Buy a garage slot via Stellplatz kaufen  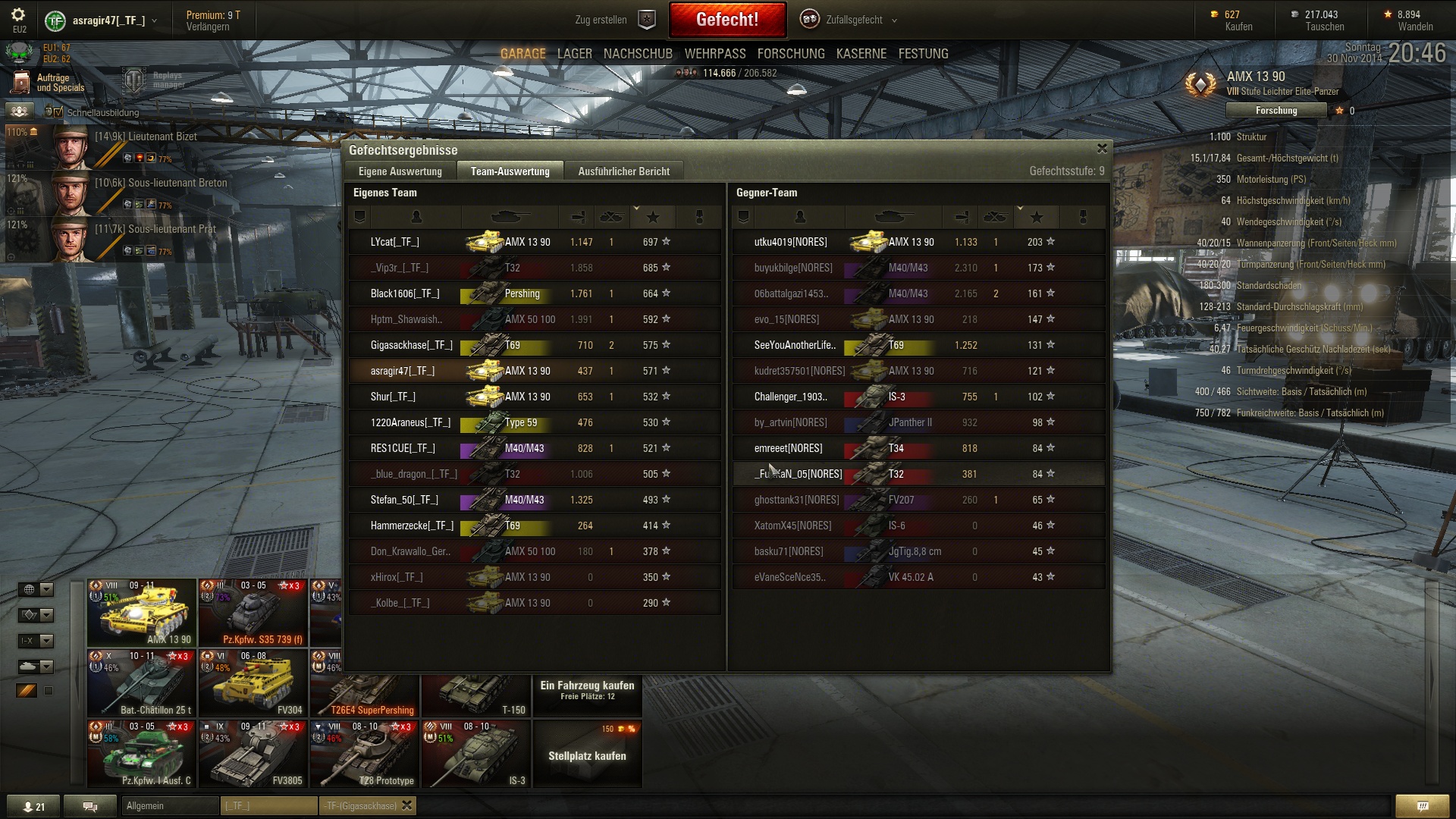click(587, 754)
